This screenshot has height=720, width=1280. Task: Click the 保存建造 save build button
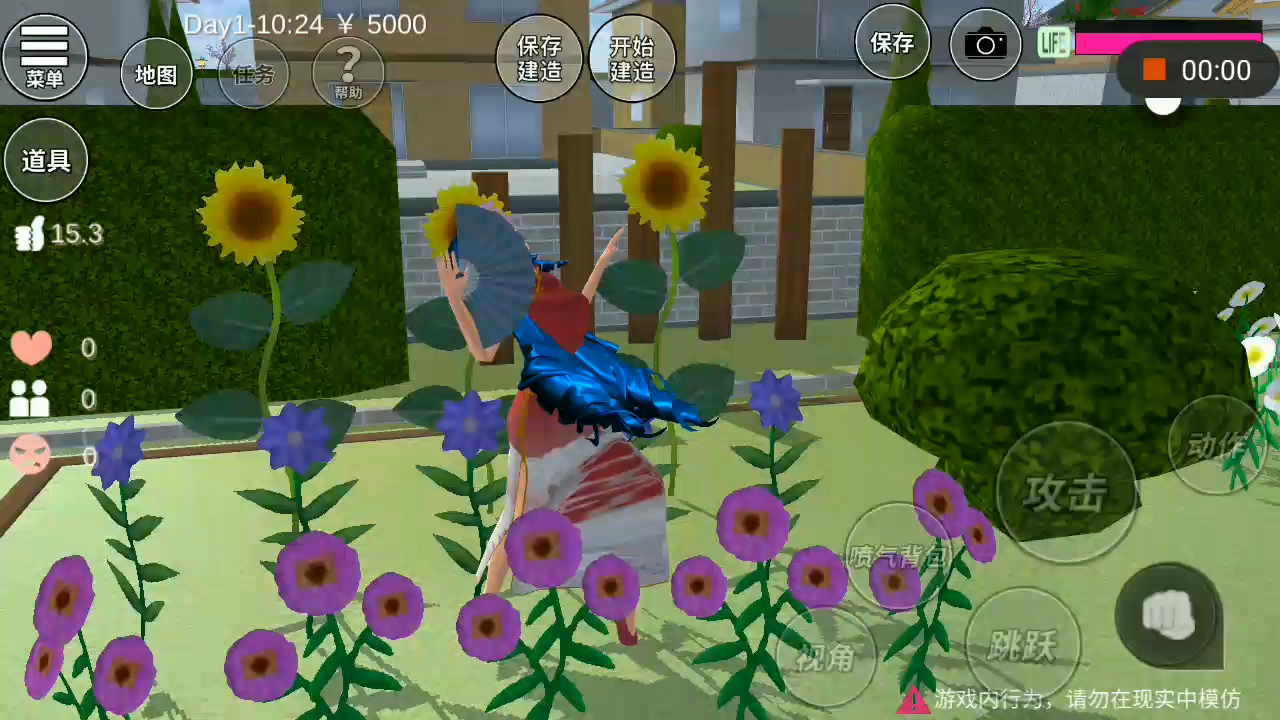pos(539,58)
